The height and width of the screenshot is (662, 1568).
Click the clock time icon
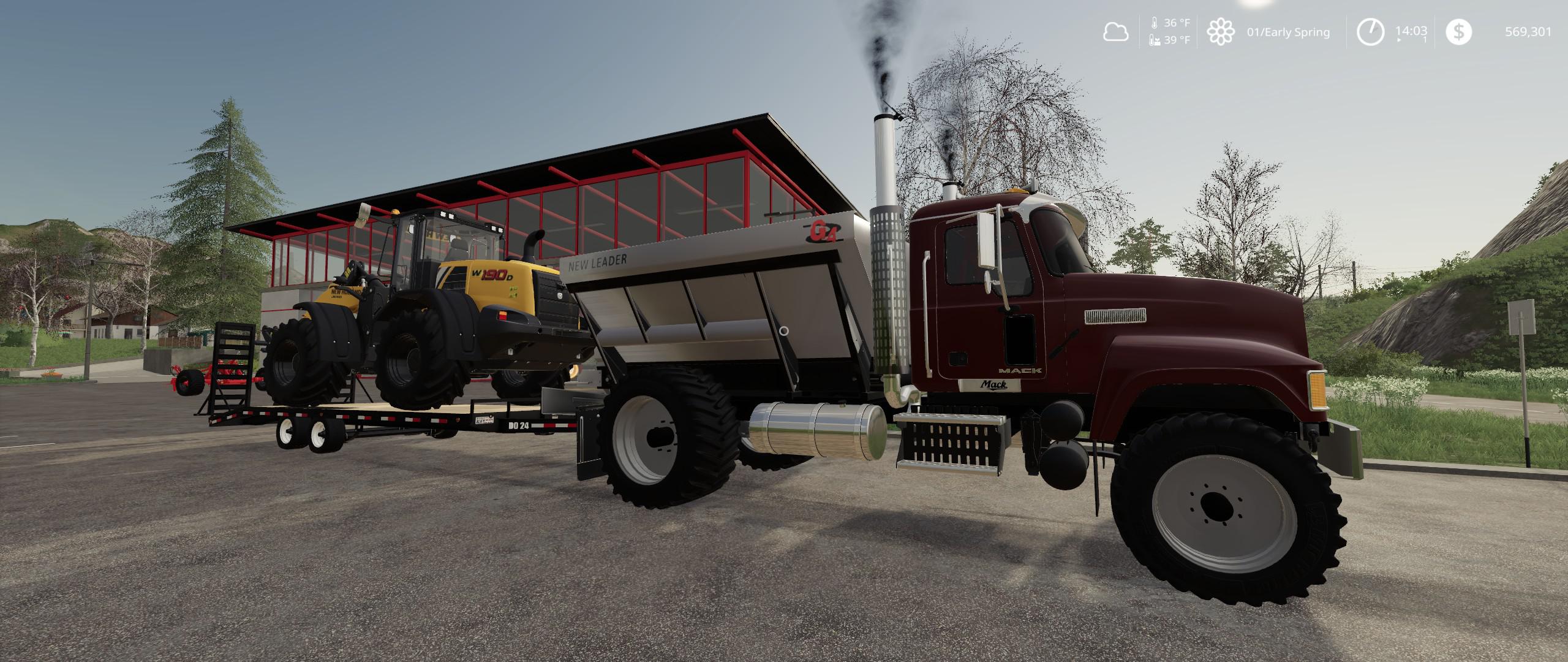[x=1370, y=32]
